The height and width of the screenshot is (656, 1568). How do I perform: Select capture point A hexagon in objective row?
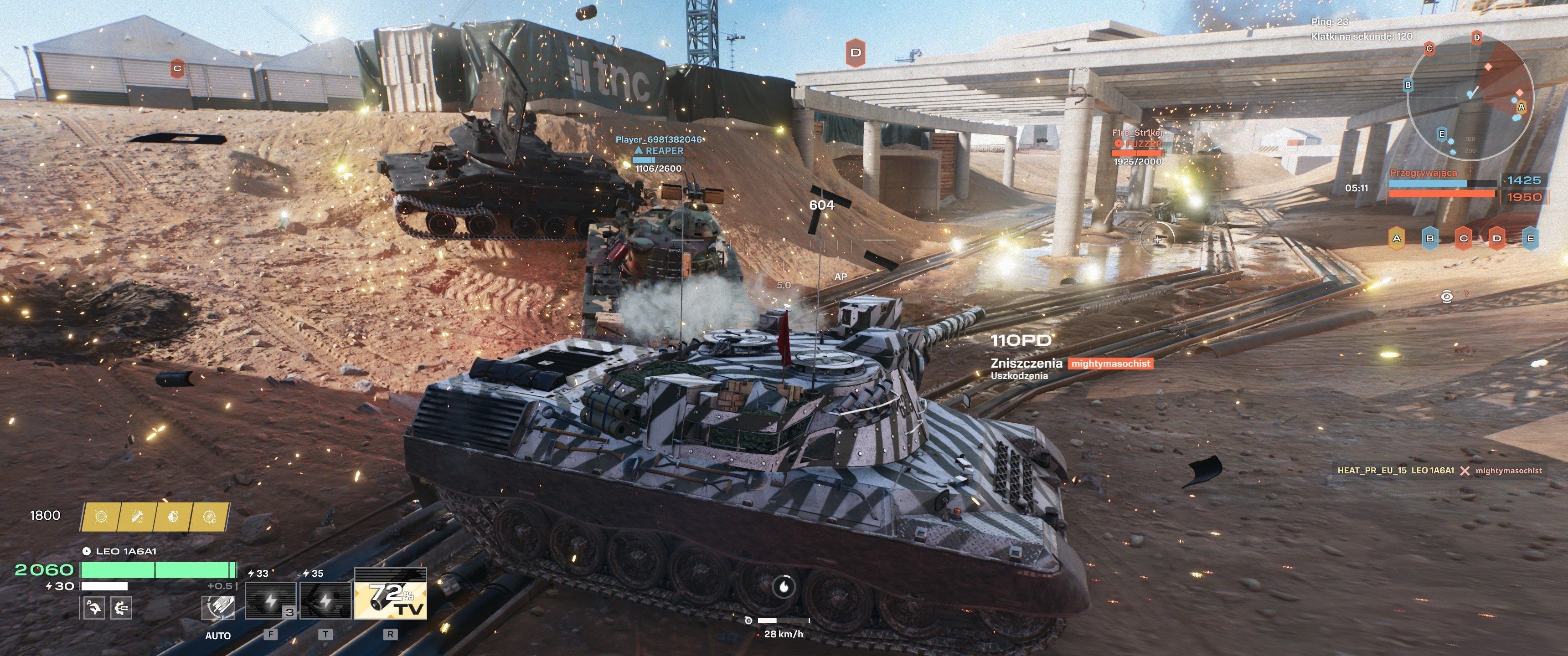click(1396, 238)
